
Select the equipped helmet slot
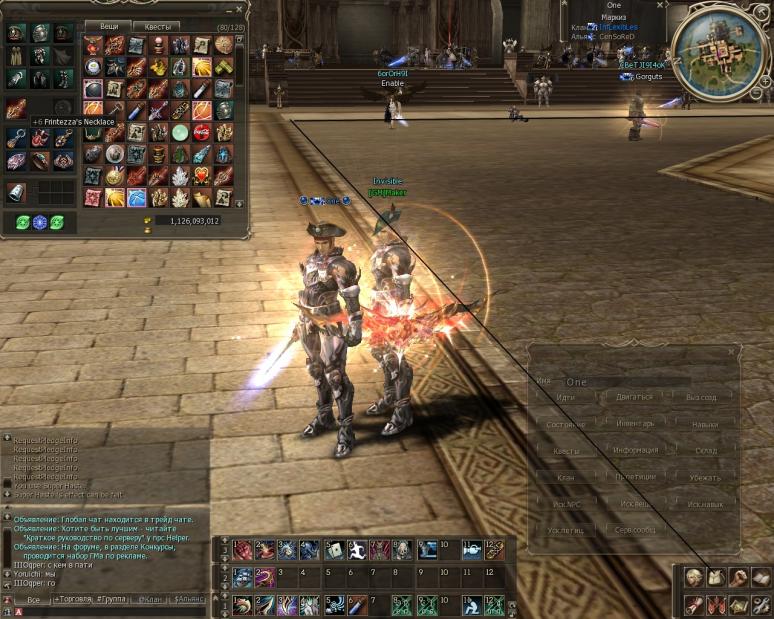(x=41, y=33)
